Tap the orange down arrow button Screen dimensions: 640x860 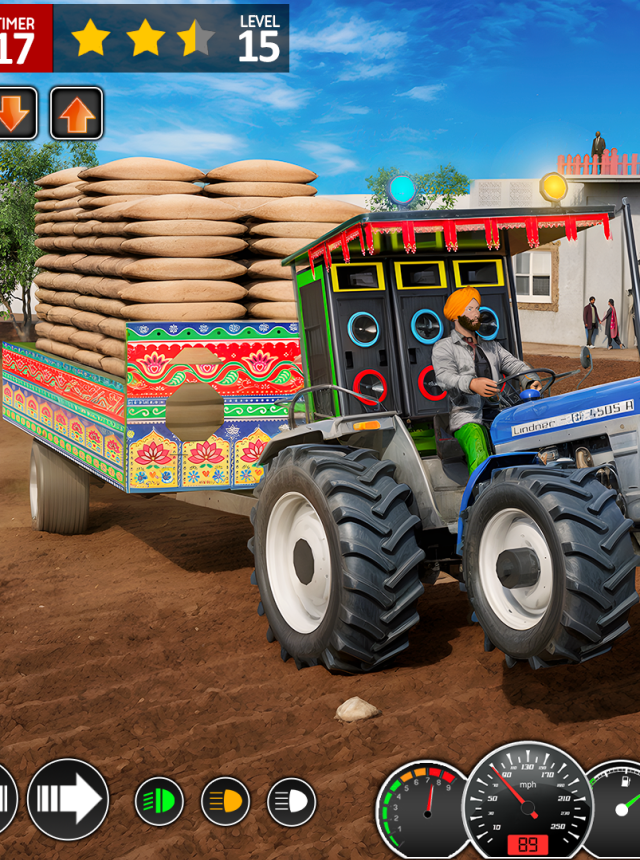[16, 113]
